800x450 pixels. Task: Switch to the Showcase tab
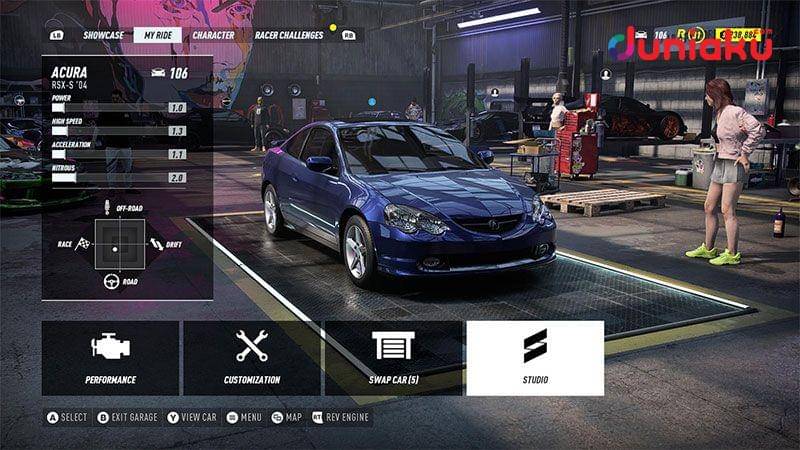[104, 35]
